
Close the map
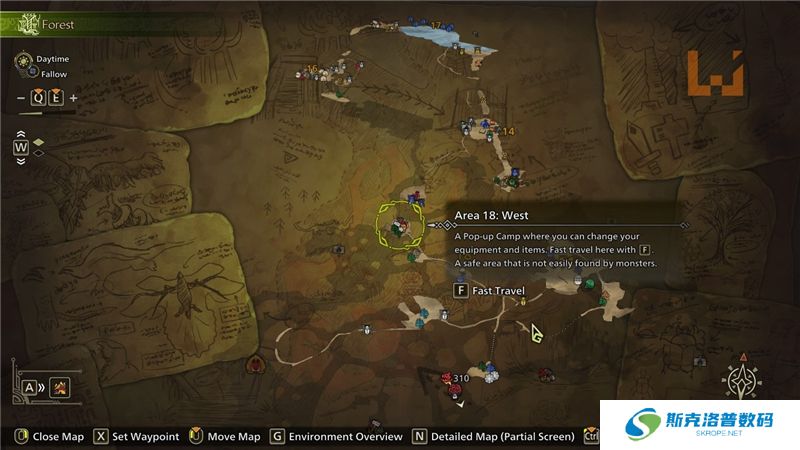[x=48, y=436]
